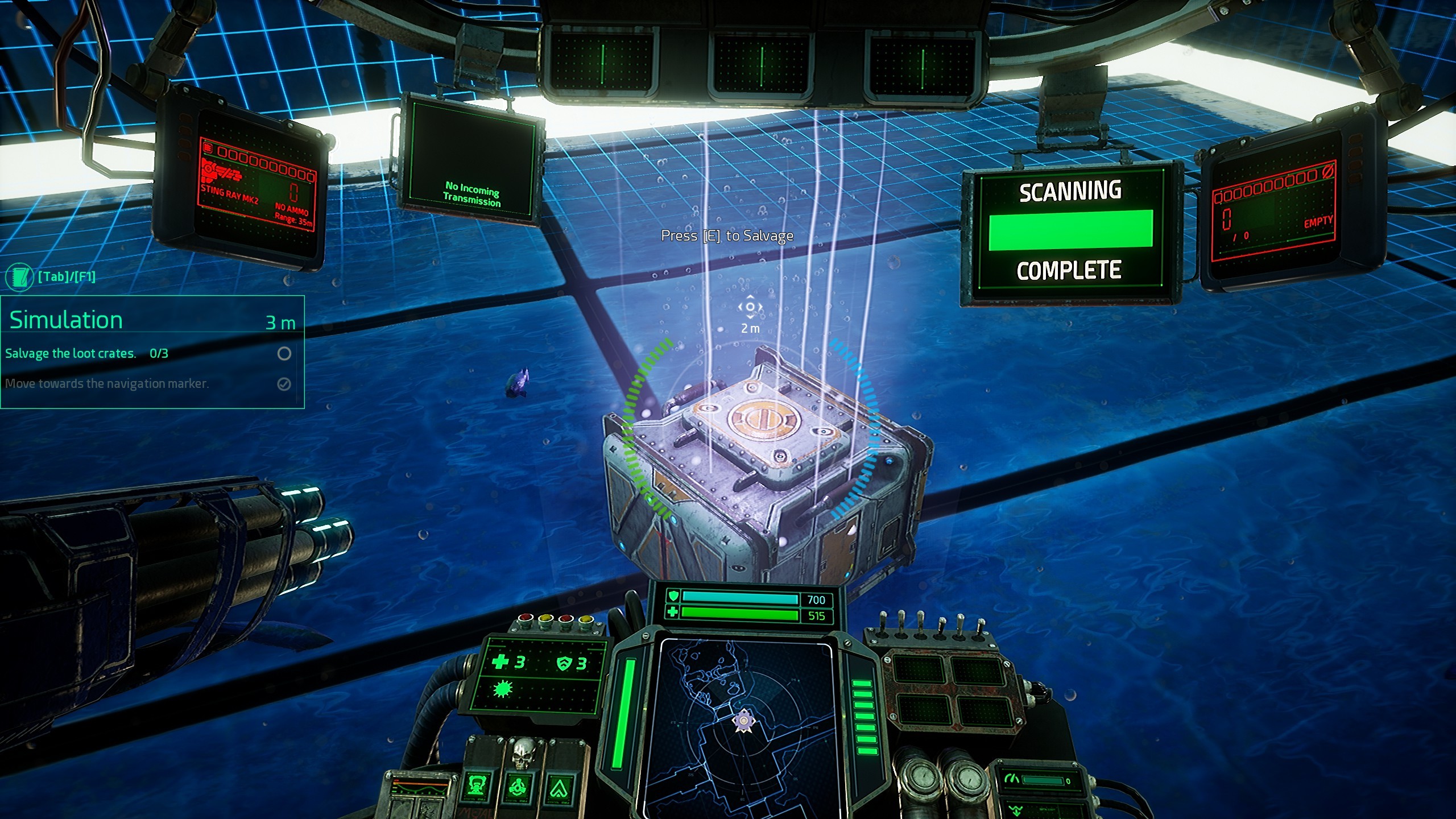Viewport: 1456px width, 819px height.
Task: Open the journal icon beside Tab/F1
Action: pos(19,277)
